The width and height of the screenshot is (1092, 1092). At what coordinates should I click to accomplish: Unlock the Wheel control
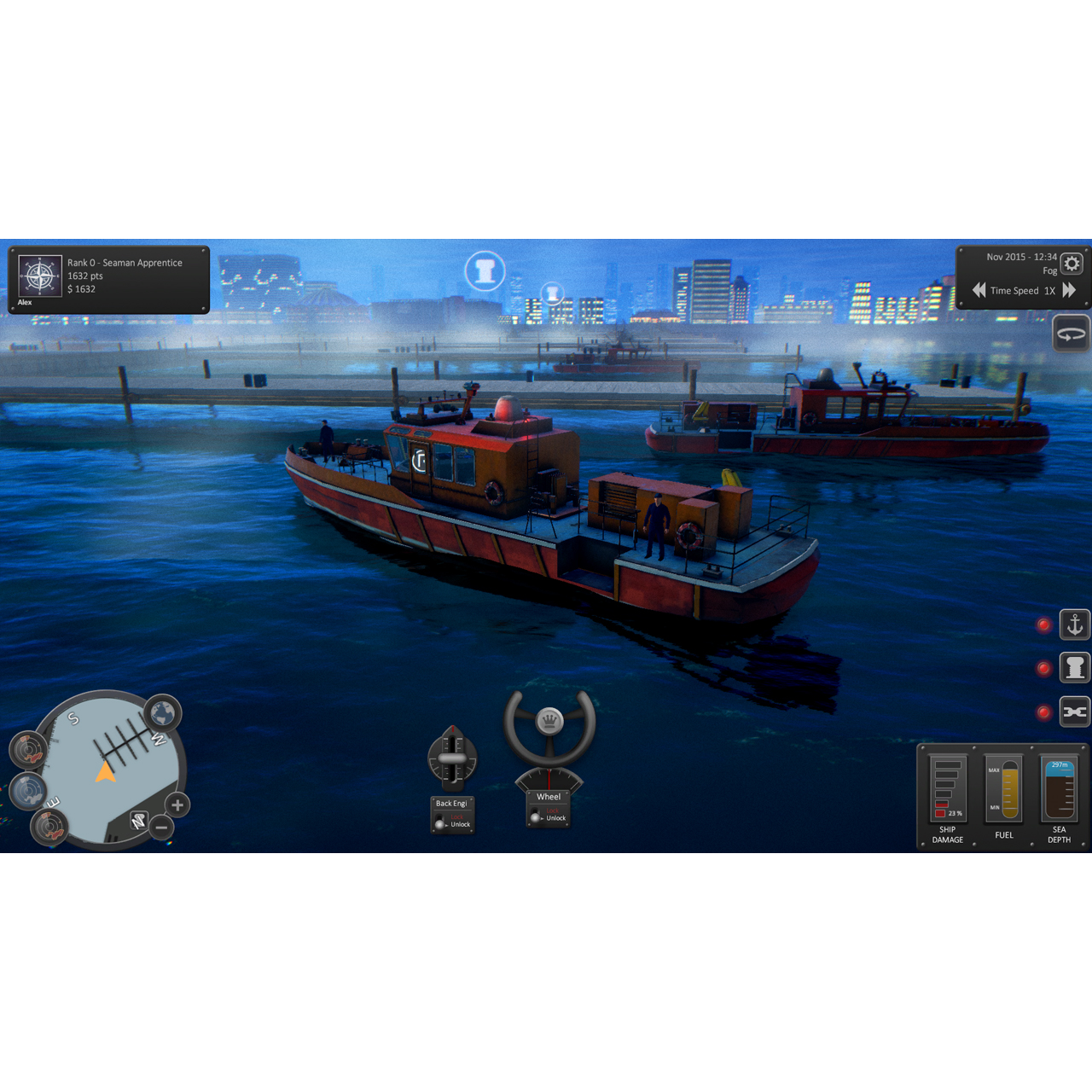coord(537,817)
